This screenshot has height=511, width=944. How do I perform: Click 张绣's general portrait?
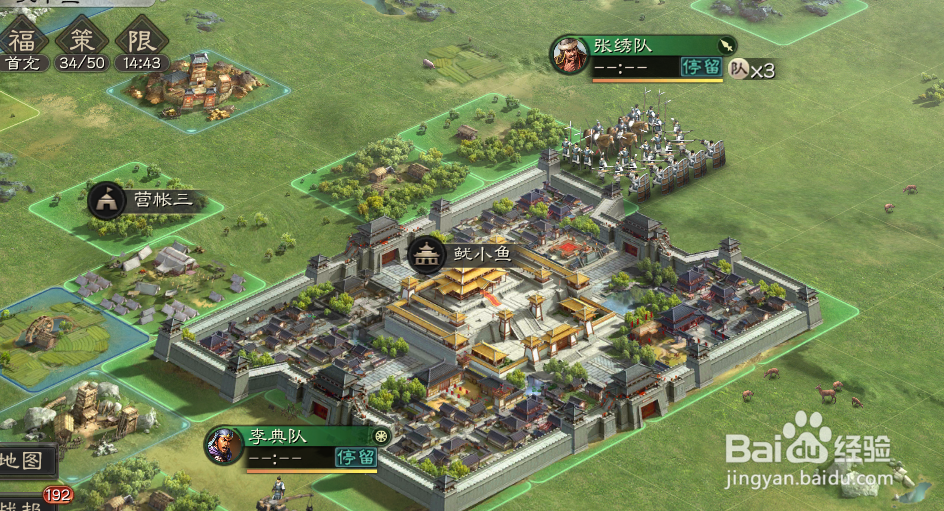[x=569, y=55]
